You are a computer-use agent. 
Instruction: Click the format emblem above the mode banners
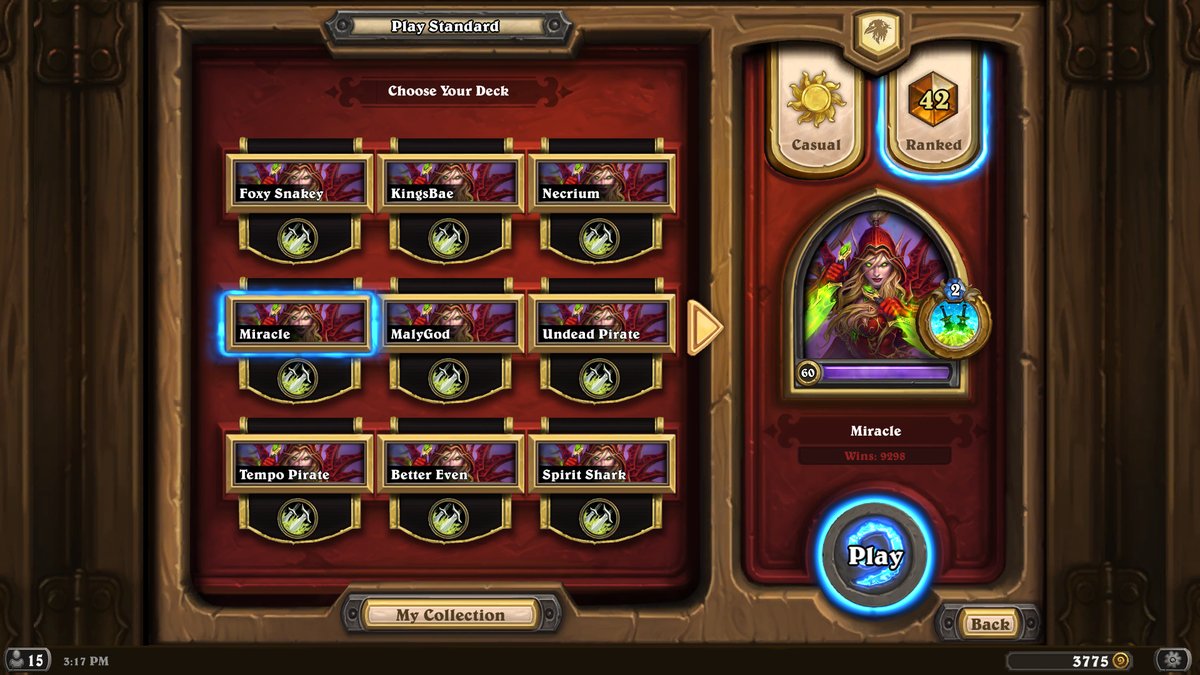(x=875, y=32)
